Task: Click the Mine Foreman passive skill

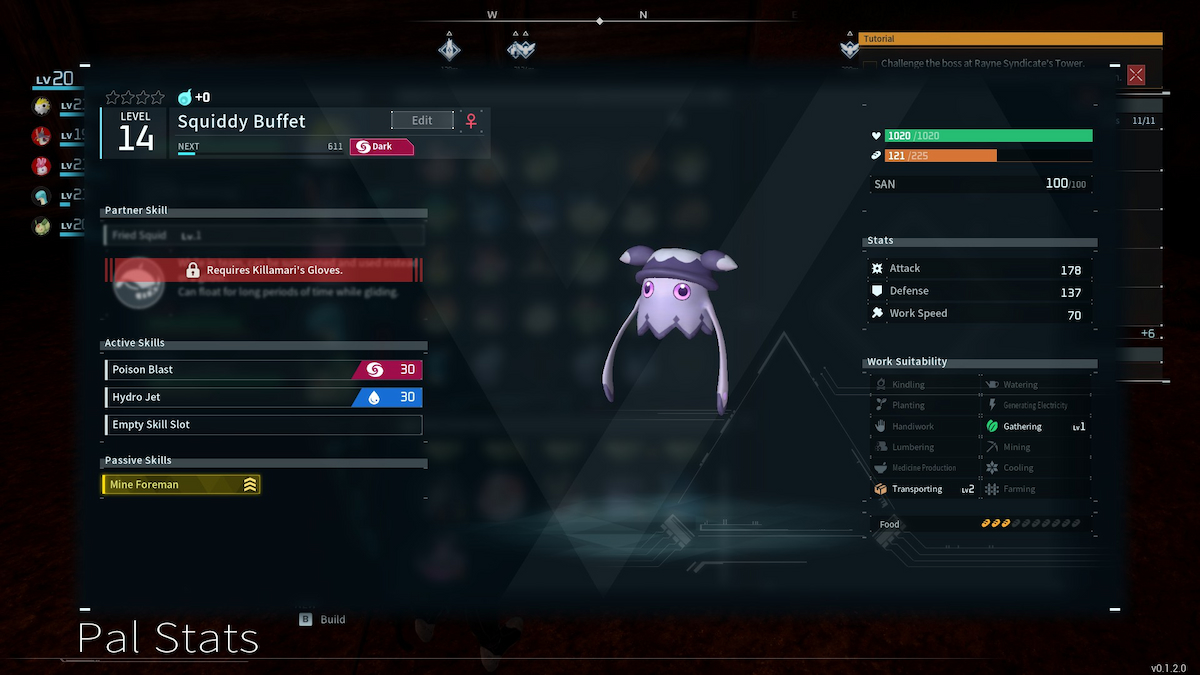Action: [181, 485]
